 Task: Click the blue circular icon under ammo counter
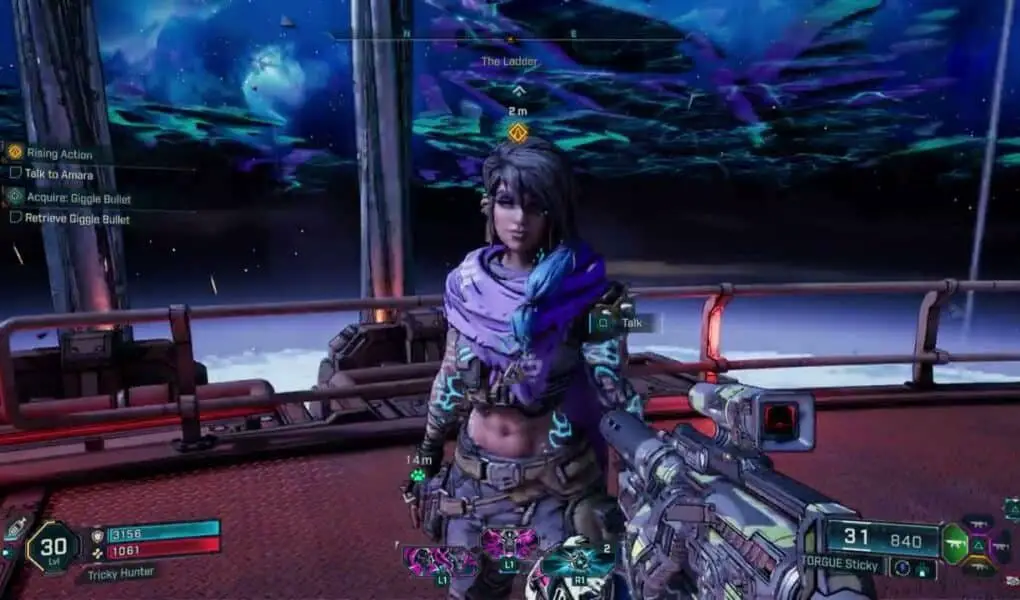pyautogui.click(x=903, y=568)
